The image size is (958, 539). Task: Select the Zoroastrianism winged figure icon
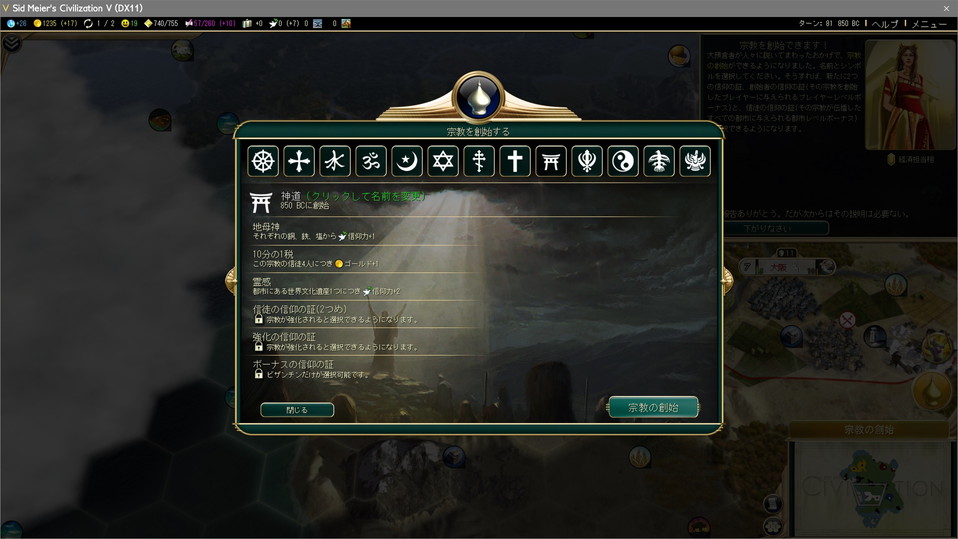[695, 161]
